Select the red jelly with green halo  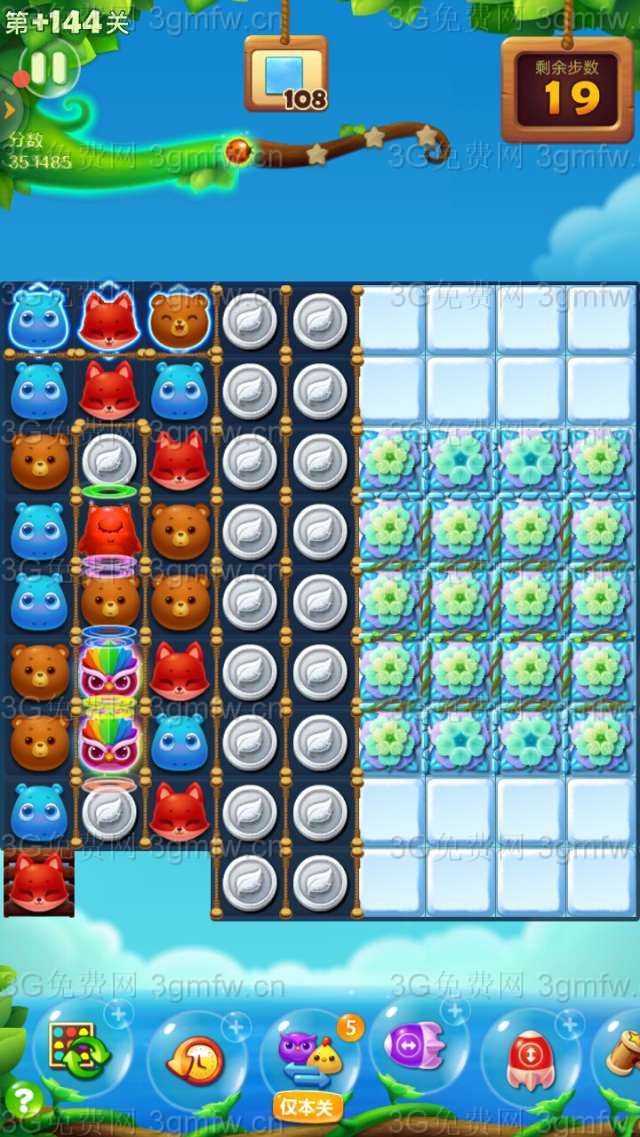pos(109,527)
